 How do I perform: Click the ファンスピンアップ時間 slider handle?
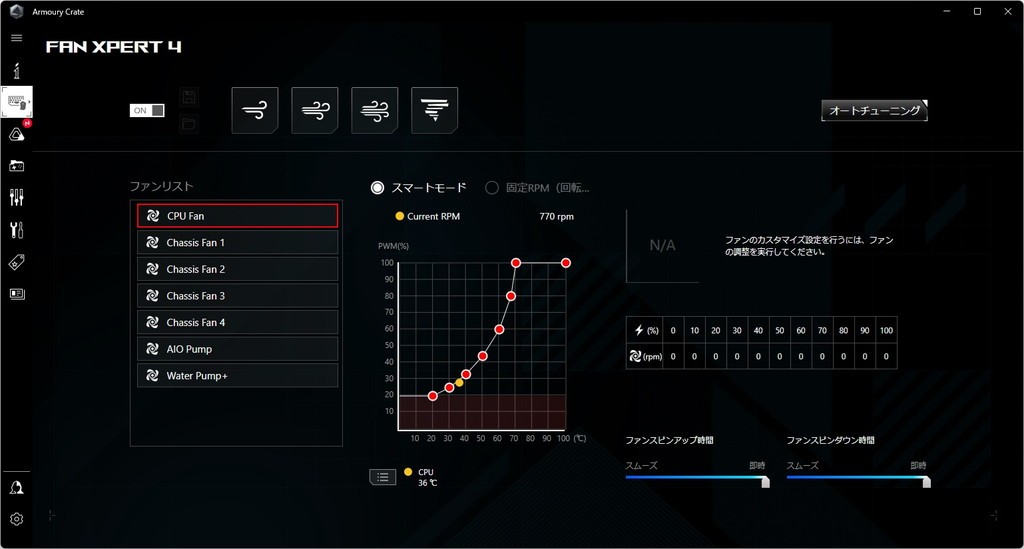point(765,481)
